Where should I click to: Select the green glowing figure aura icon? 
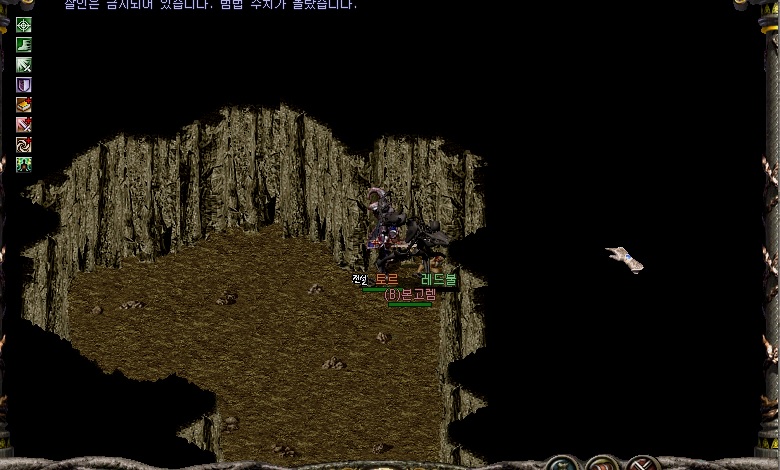[x=23, y=165]
